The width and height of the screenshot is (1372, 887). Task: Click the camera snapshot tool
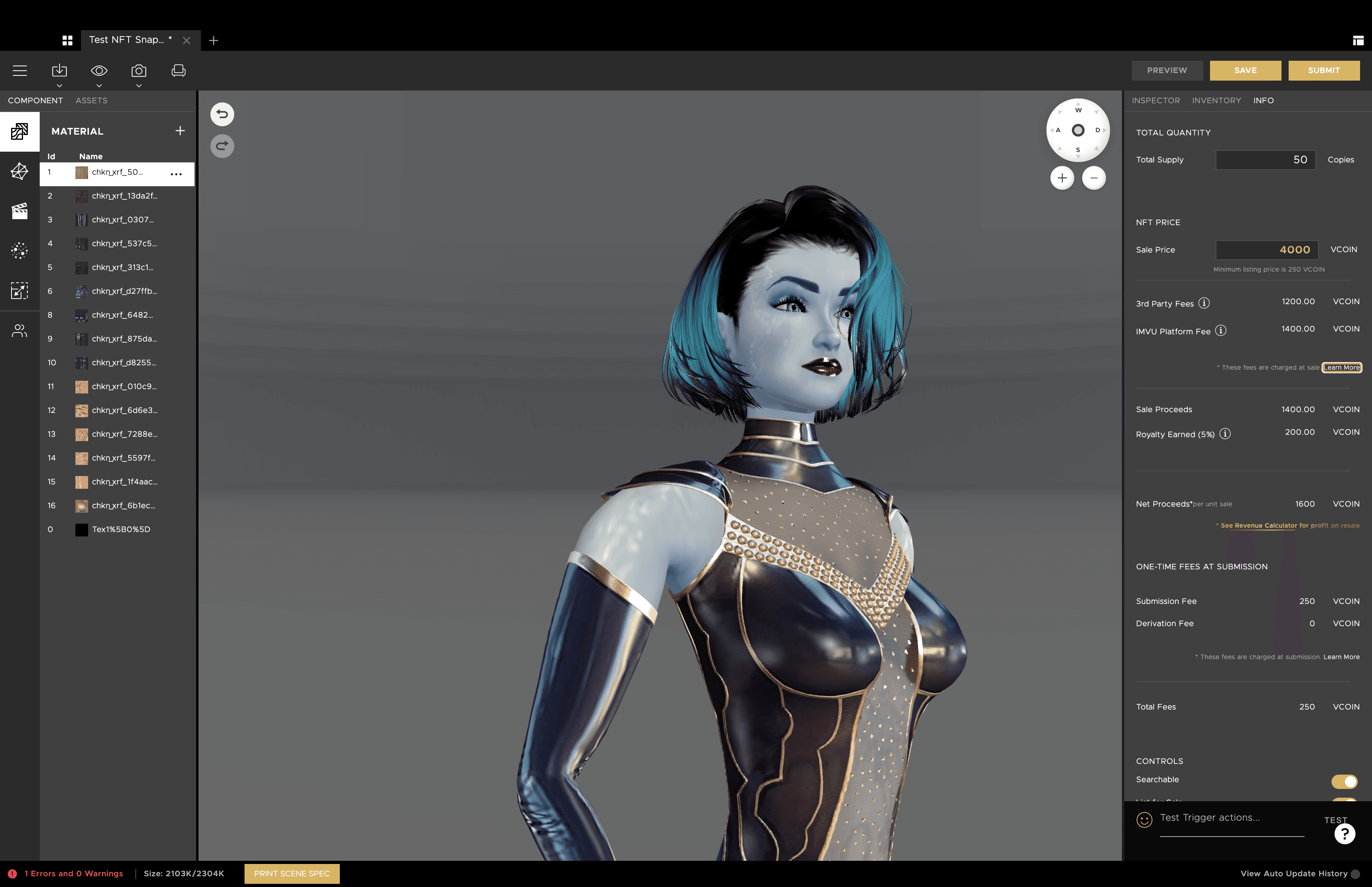coord(139,70)
